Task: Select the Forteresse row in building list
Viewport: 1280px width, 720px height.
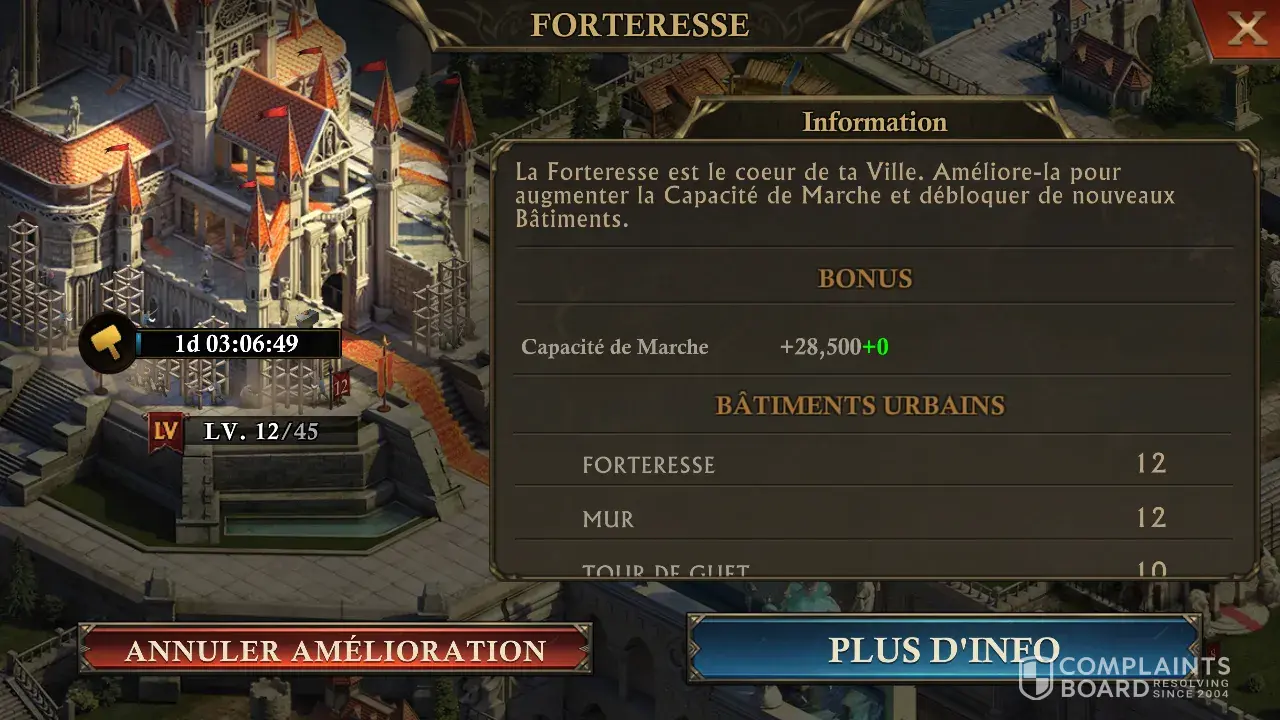Action: [873, 464]
